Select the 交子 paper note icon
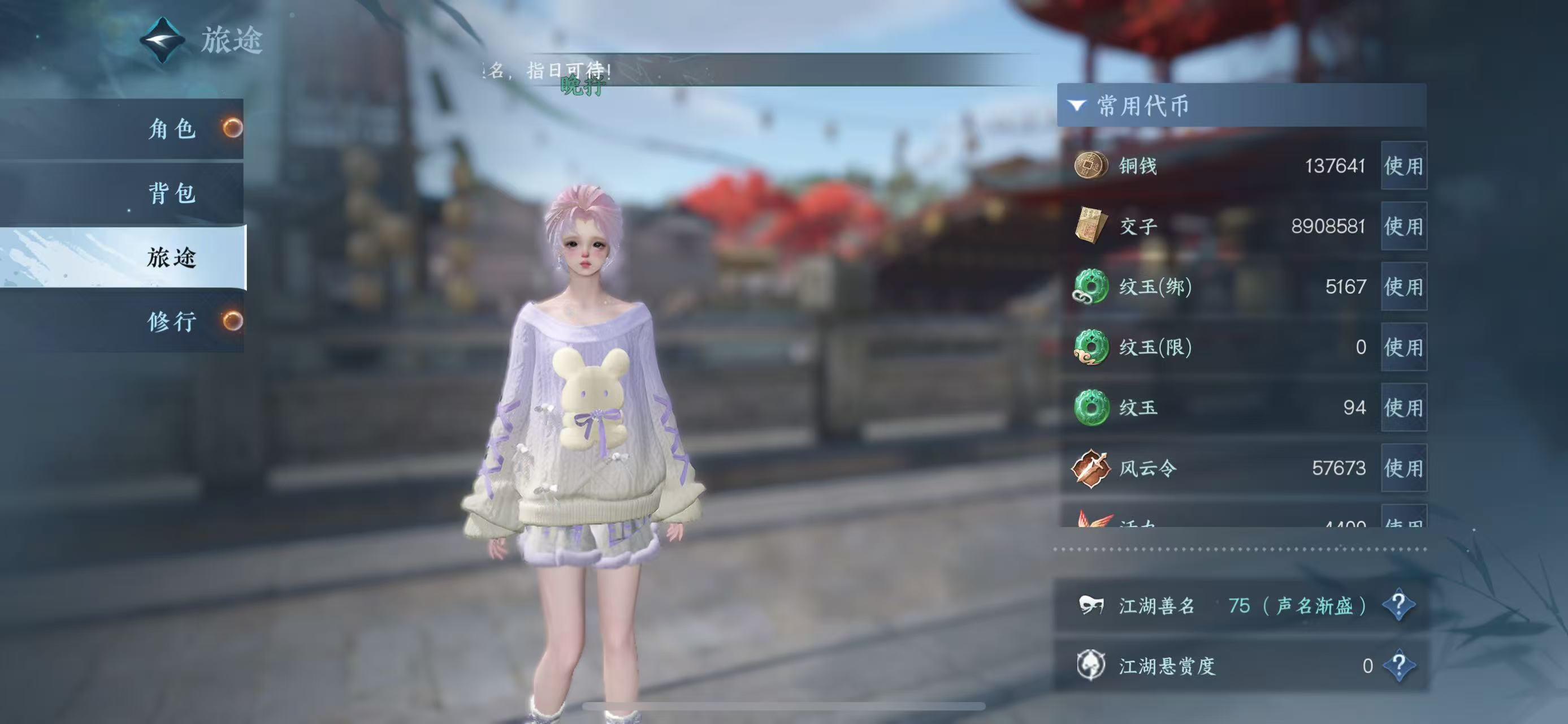This screenshot has height=724, width=1568. [1090, 226]
